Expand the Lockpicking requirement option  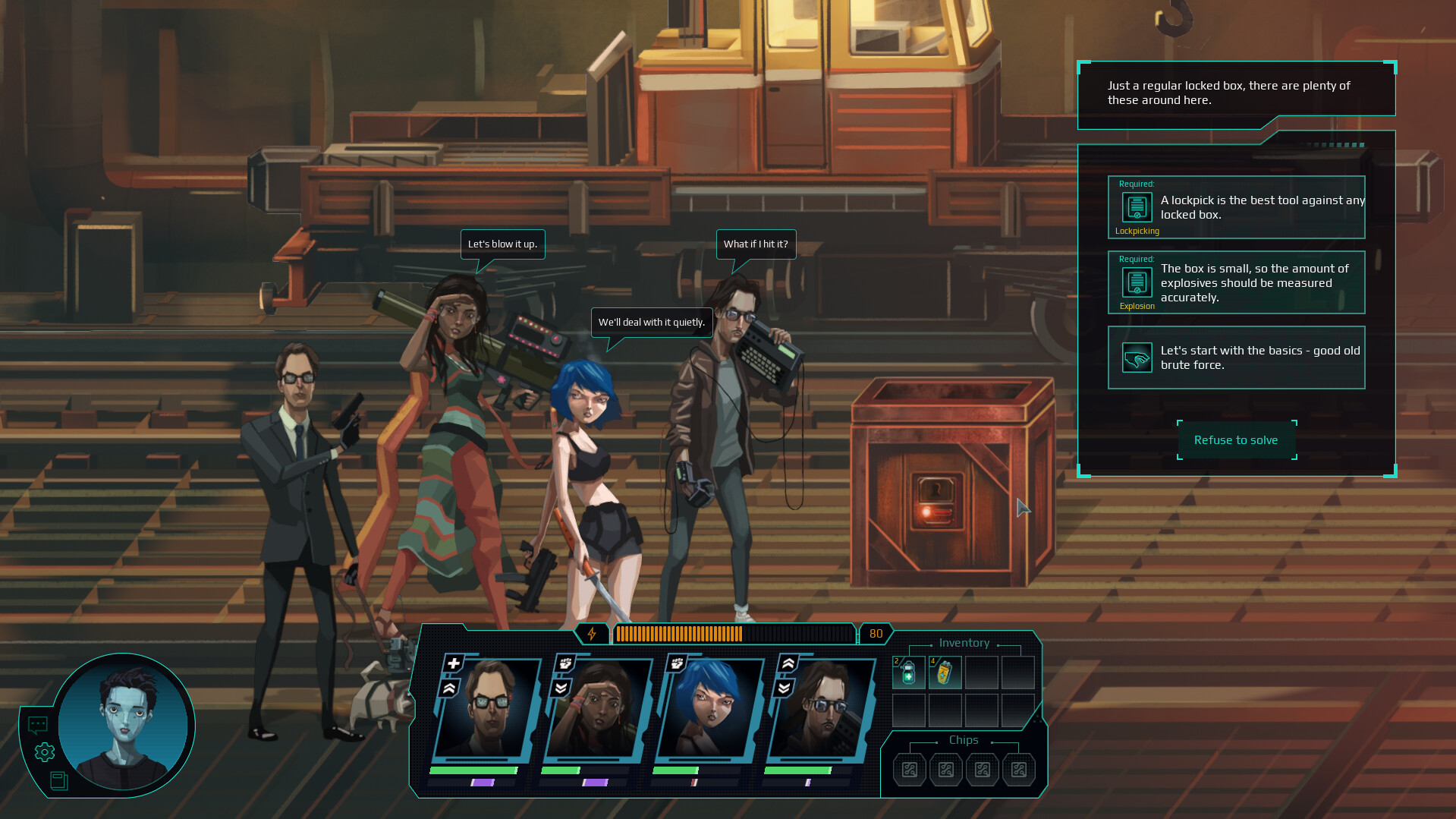coord(1236,207)
